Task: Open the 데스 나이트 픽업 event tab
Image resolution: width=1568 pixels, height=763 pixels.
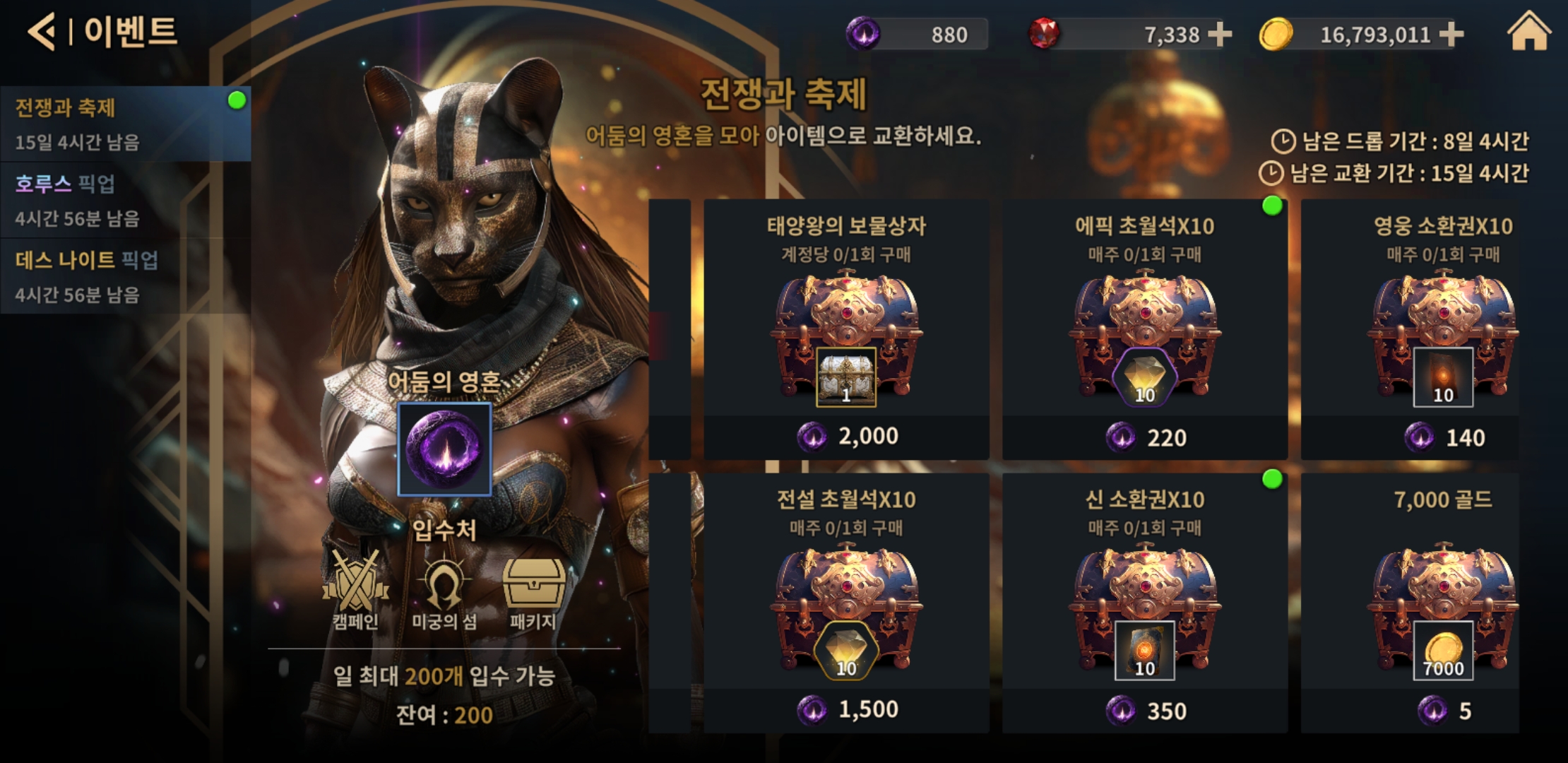Action: tap(125, 276)
